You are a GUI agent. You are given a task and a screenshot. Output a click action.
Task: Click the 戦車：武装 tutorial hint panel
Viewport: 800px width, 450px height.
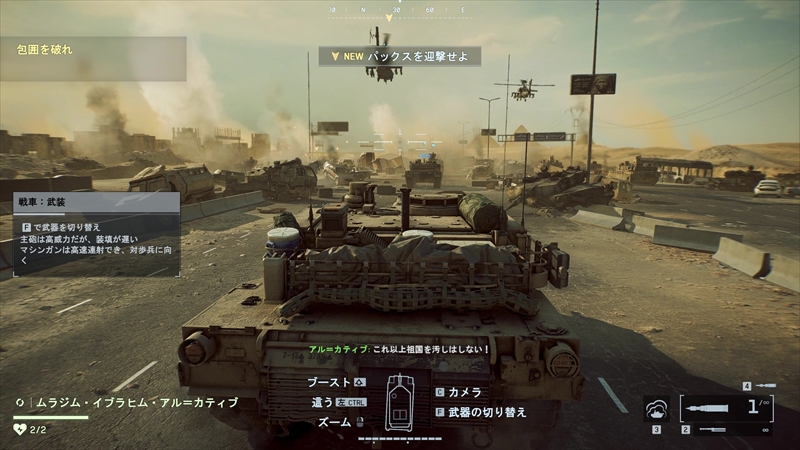point(90,233)
